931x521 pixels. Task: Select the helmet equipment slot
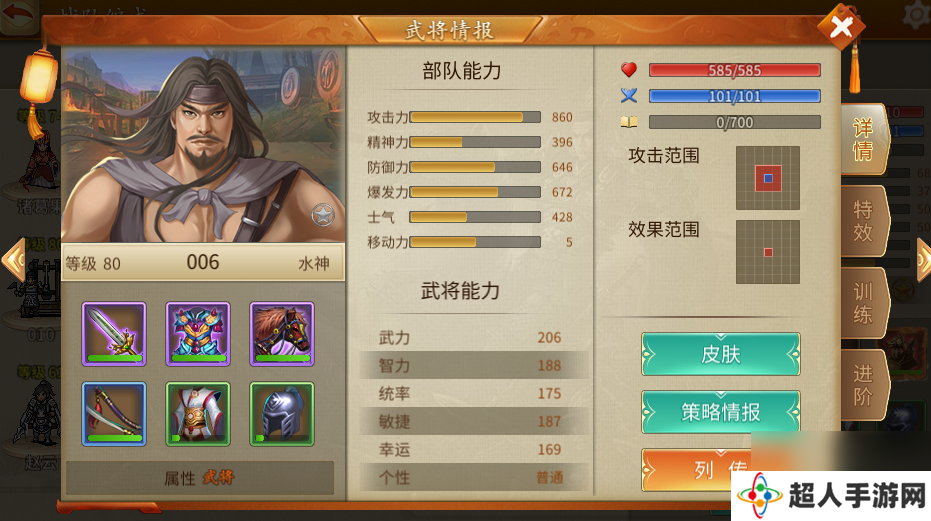[282, 413]
